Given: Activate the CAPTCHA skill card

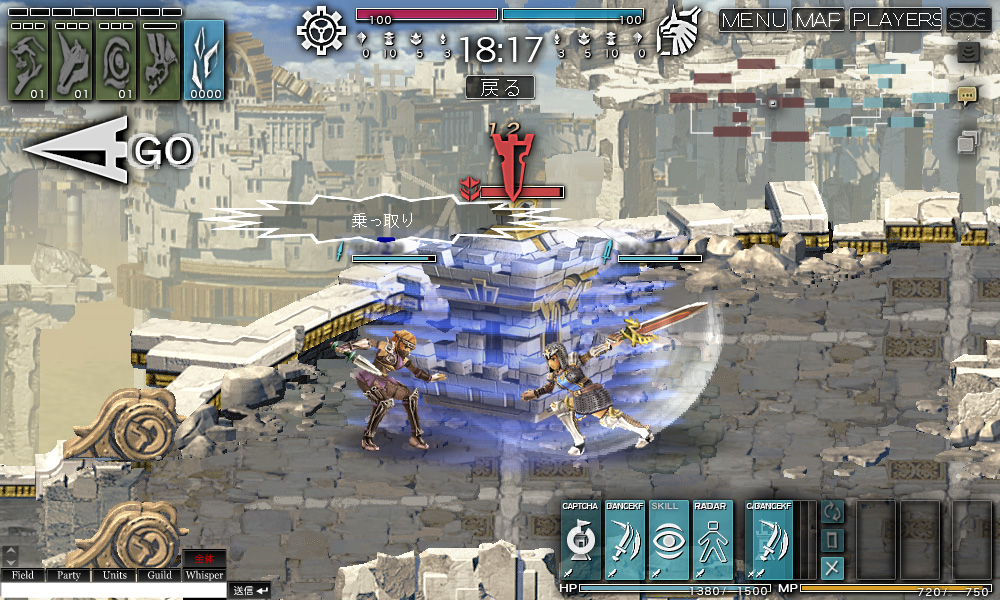Looking at the screenshot, I should [580, 540].
